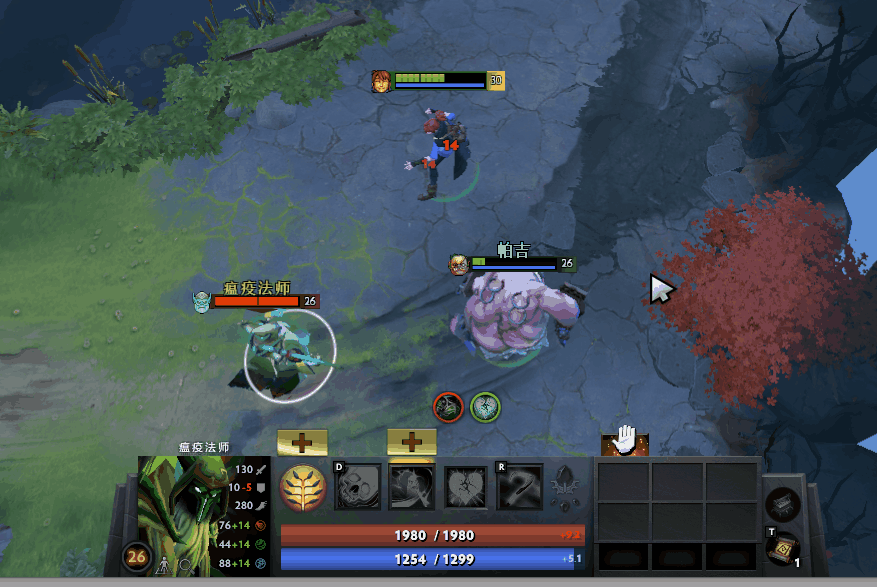Inspect the green-ringed status buff icon

(x=486, y=406)
